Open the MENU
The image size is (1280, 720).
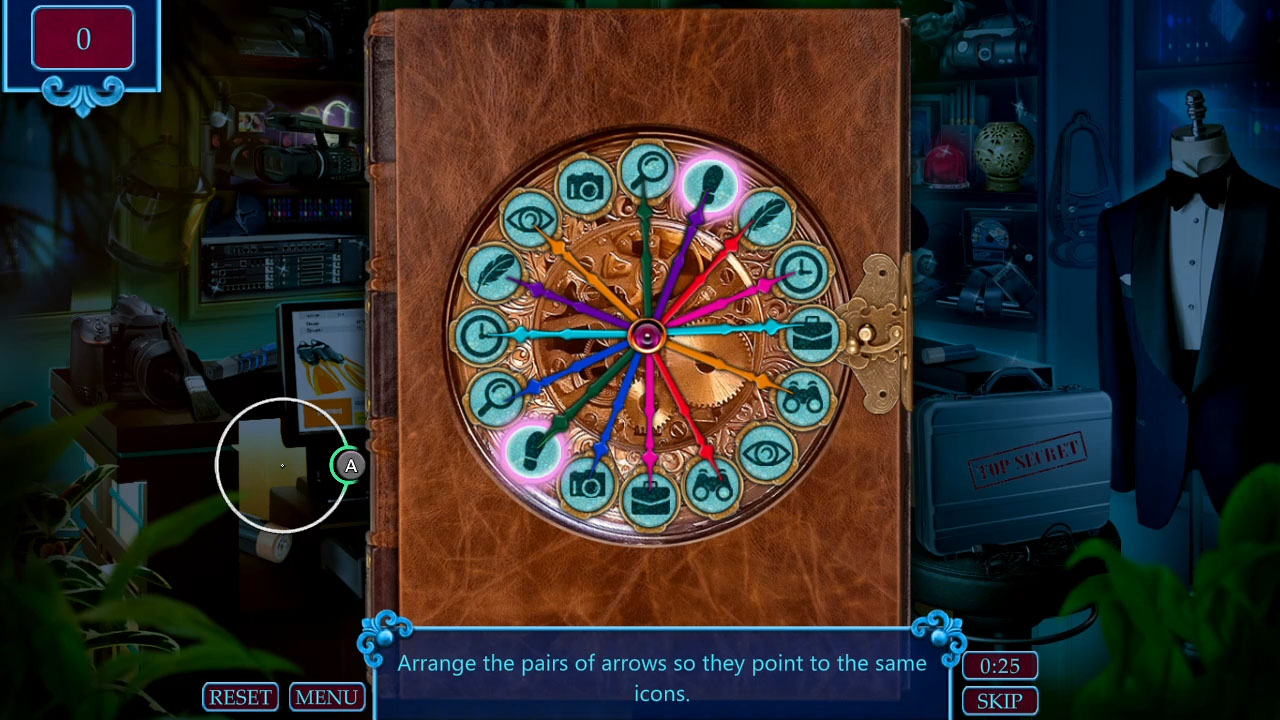(x=327, y=697)
